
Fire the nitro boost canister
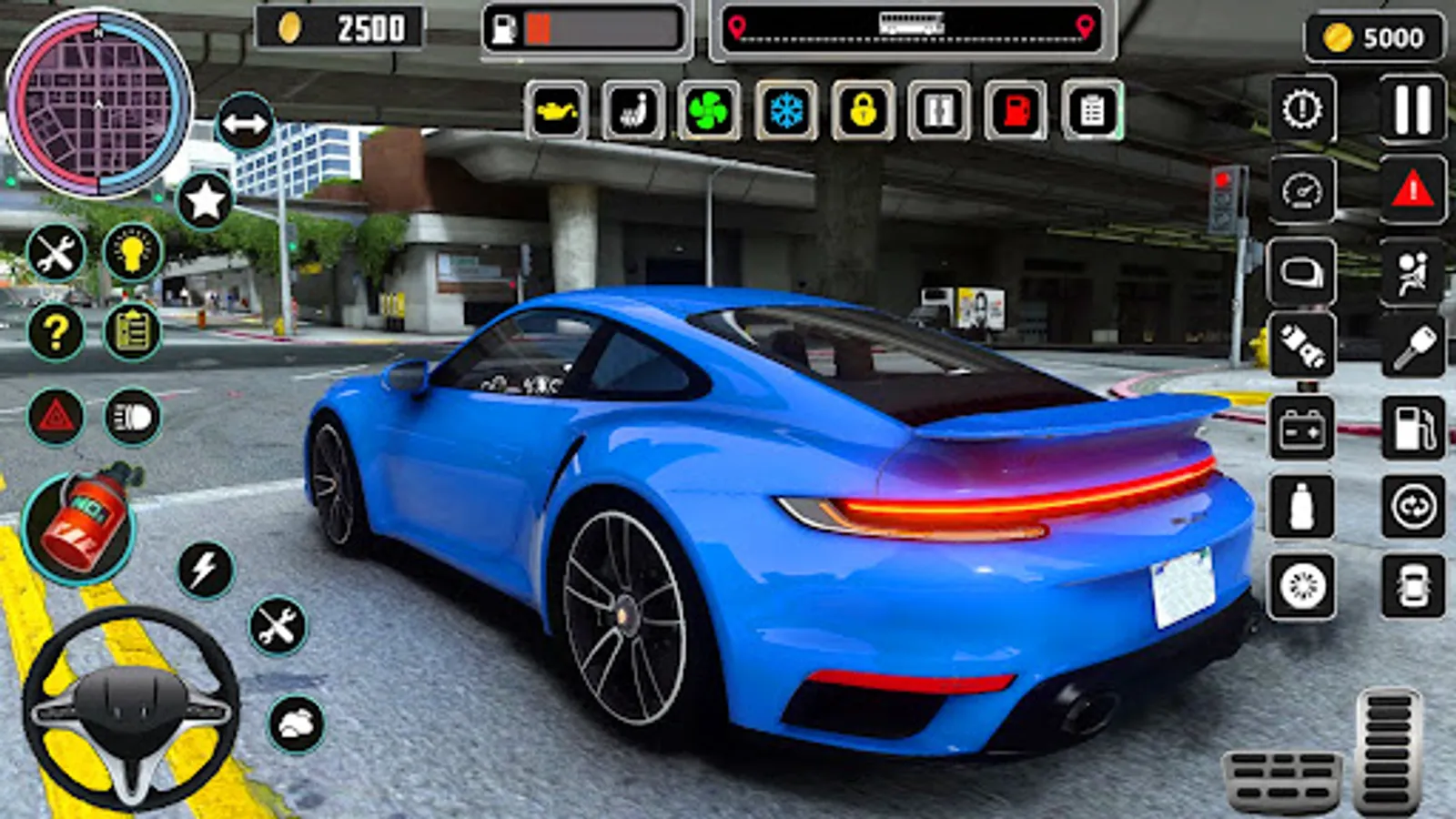(79, 524)
